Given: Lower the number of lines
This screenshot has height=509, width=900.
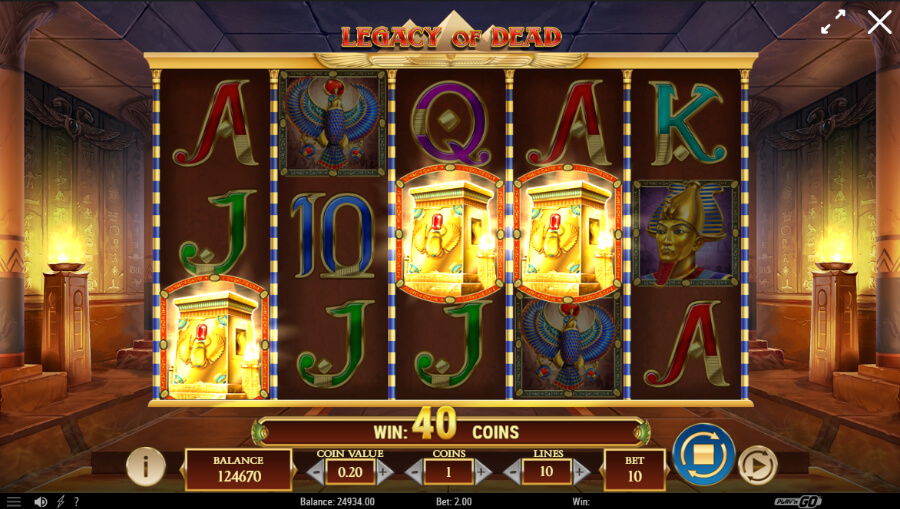Looking at the screenshot, I should (511, 472).
